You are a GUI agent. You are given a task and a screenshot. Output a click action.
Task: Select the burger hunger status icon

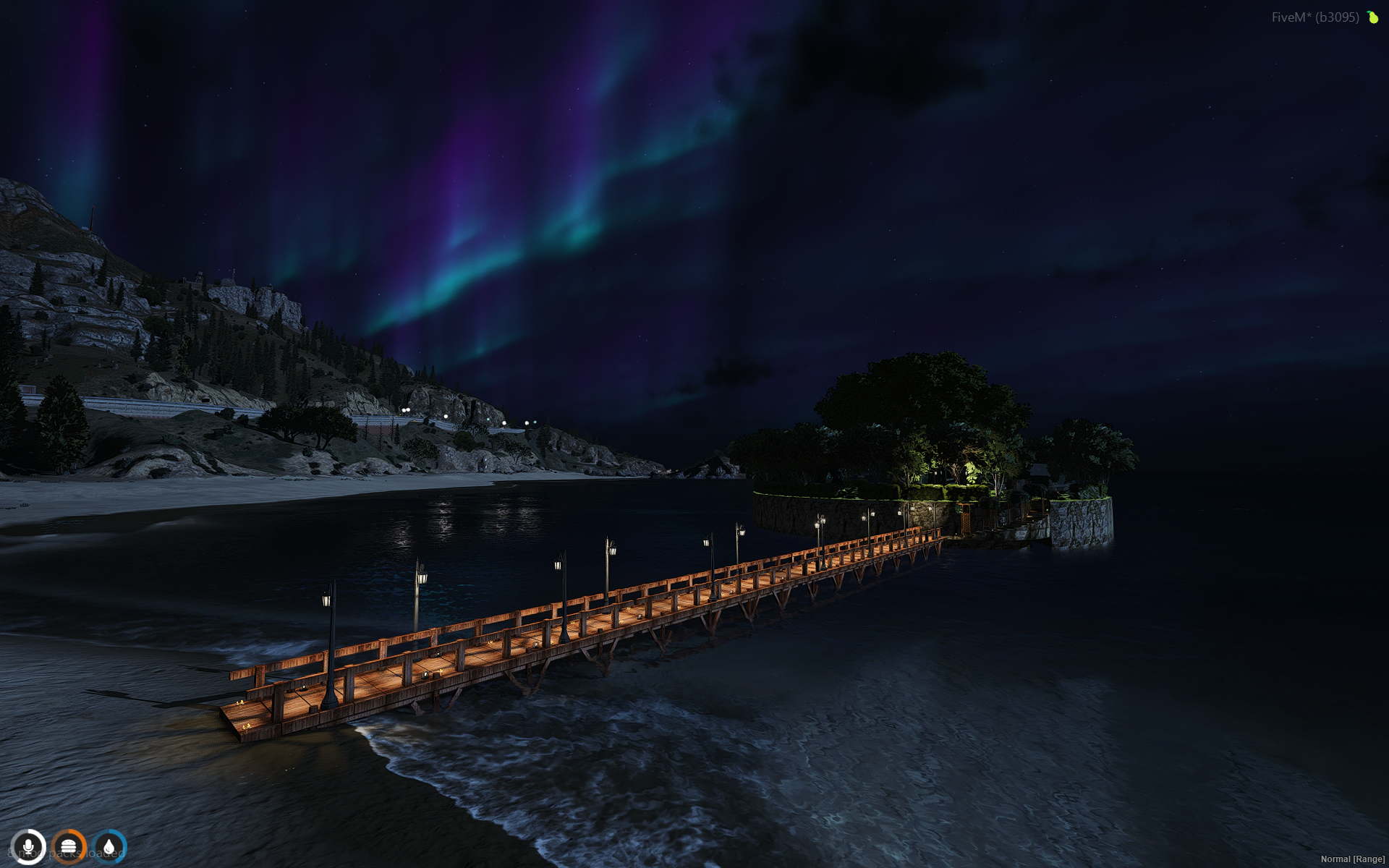69,846
